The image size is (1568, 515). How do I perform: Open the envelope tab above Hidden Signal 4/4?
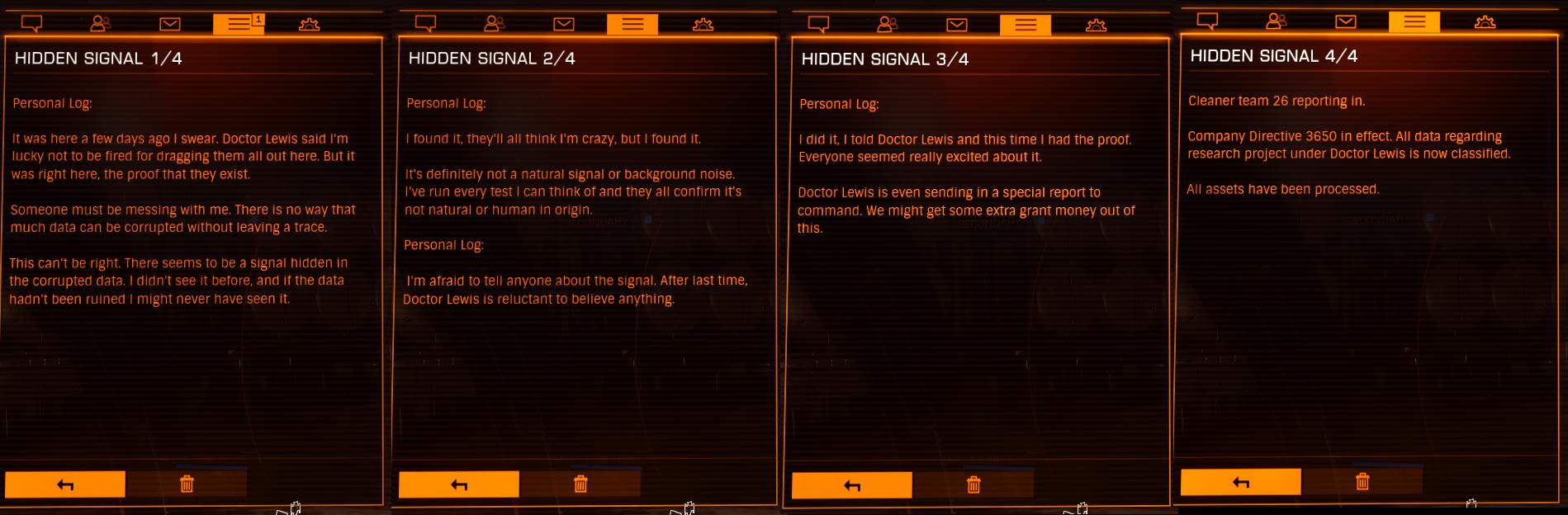point(1346,21)
